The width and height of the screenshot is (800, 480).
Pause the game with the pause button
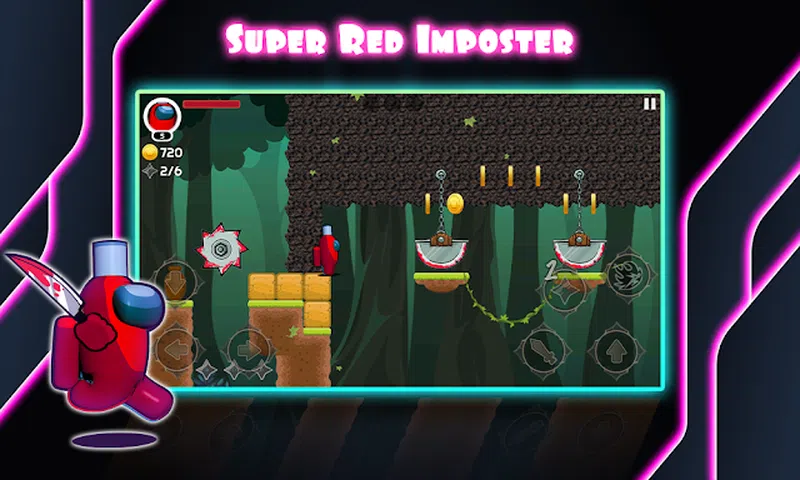pyautogui.click(x=650, y=103)
